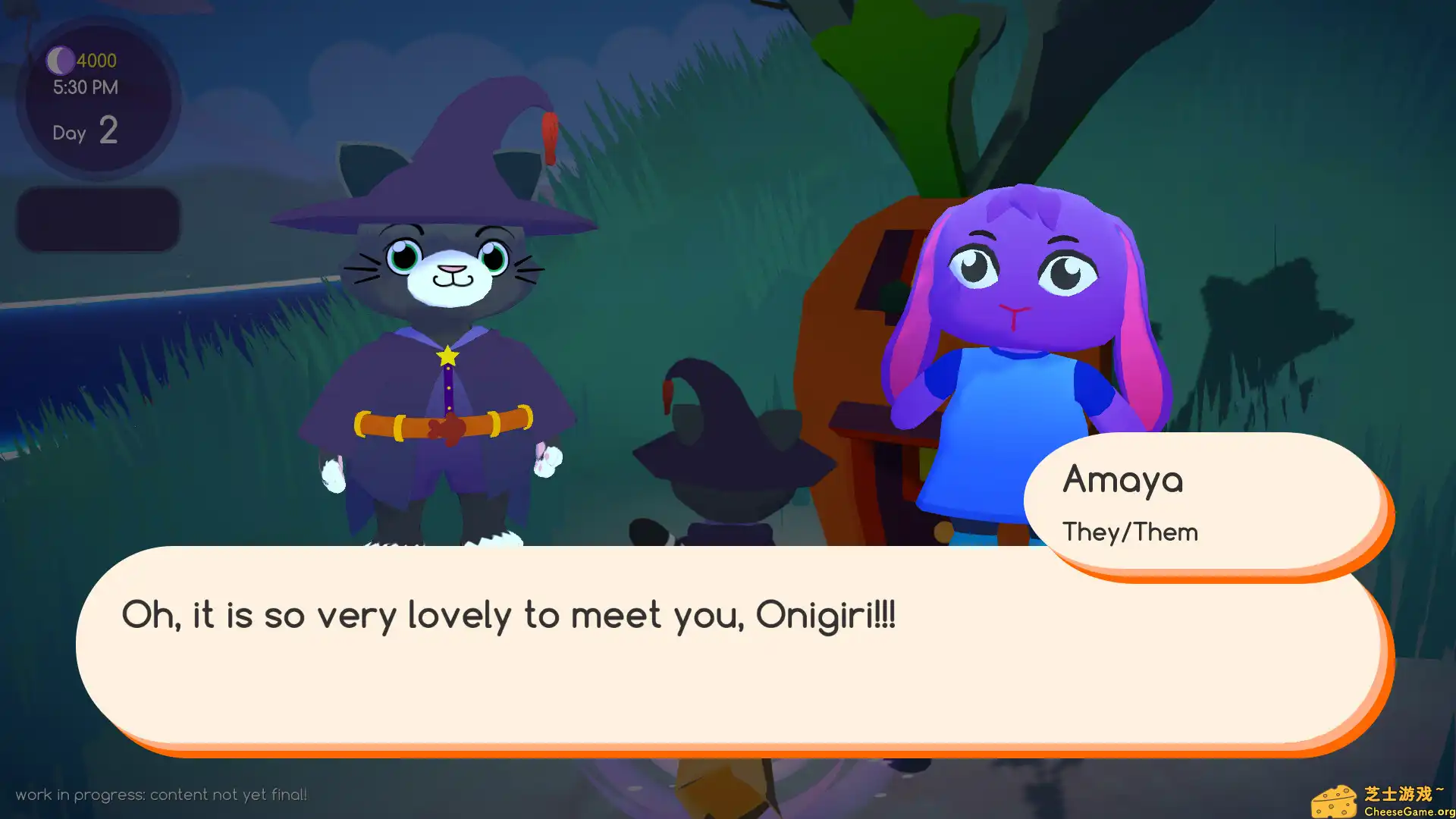Click the work in progress disclaimer text
This screenshot has width=1456, height=819.
[164, 794]
